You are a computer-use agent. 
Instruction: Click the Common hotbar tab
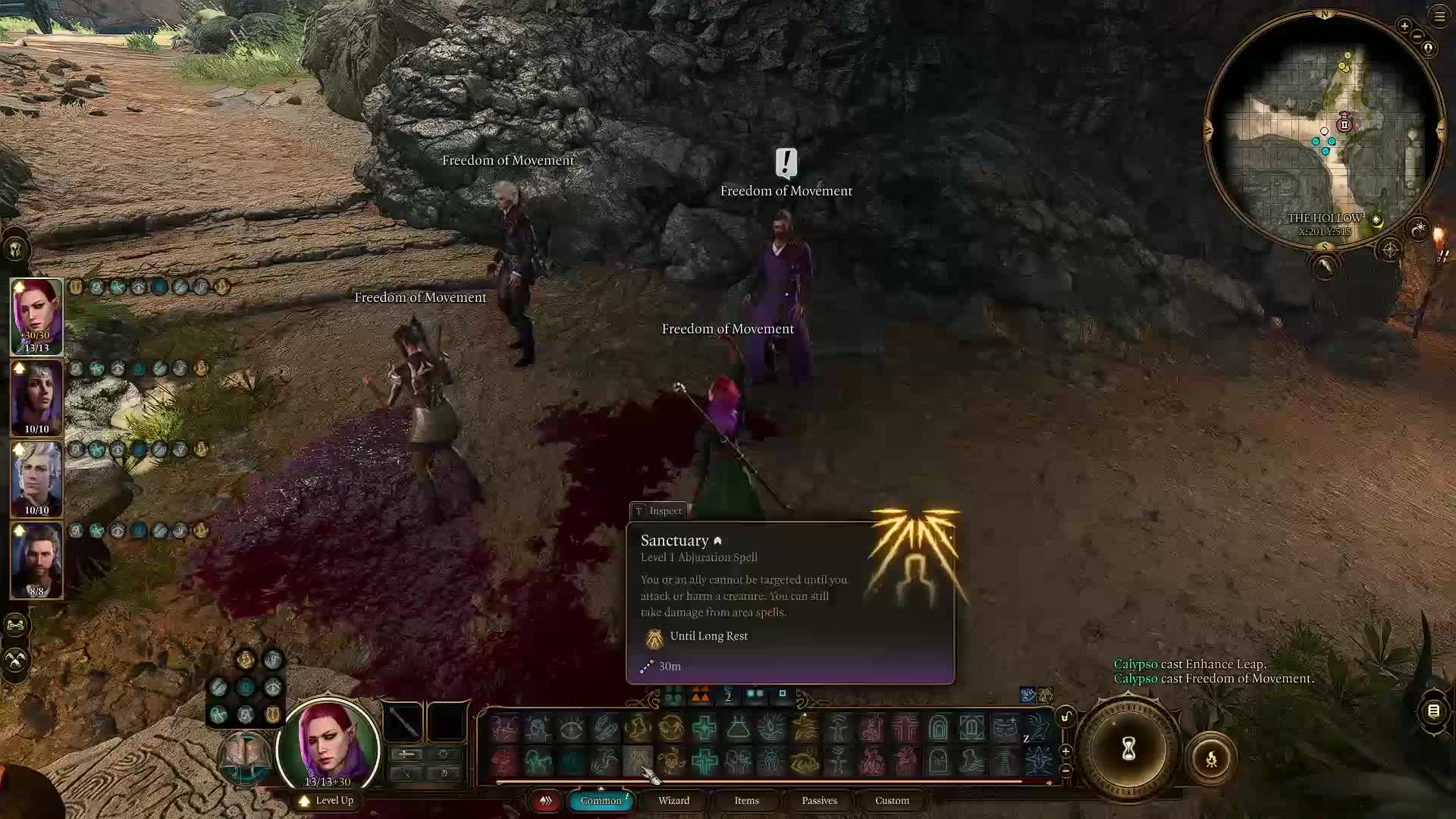pos(601,801)
